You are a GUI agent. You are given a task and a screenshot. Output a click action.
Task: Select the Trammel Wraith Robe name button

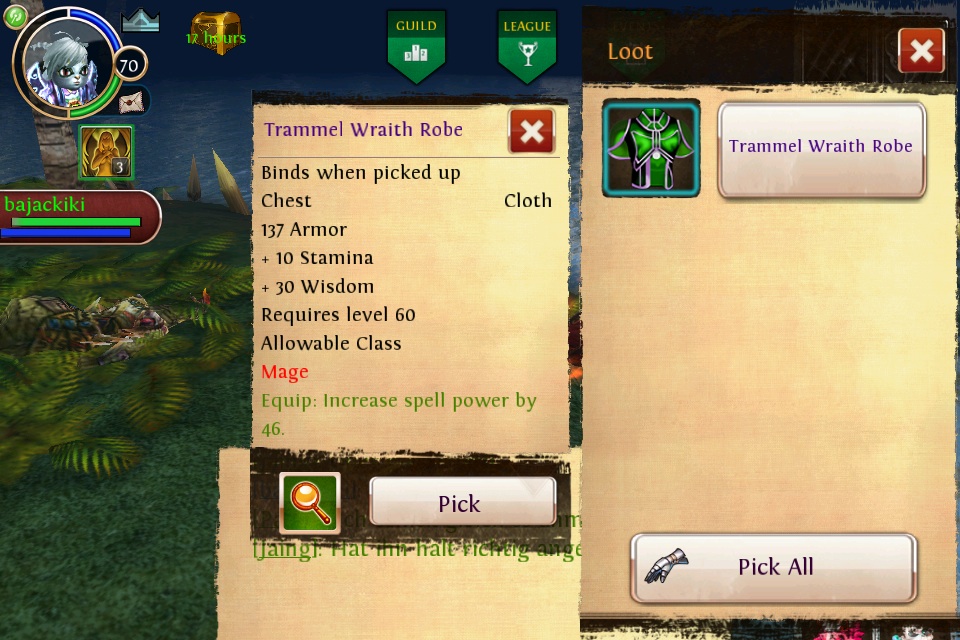coord(821,148)
